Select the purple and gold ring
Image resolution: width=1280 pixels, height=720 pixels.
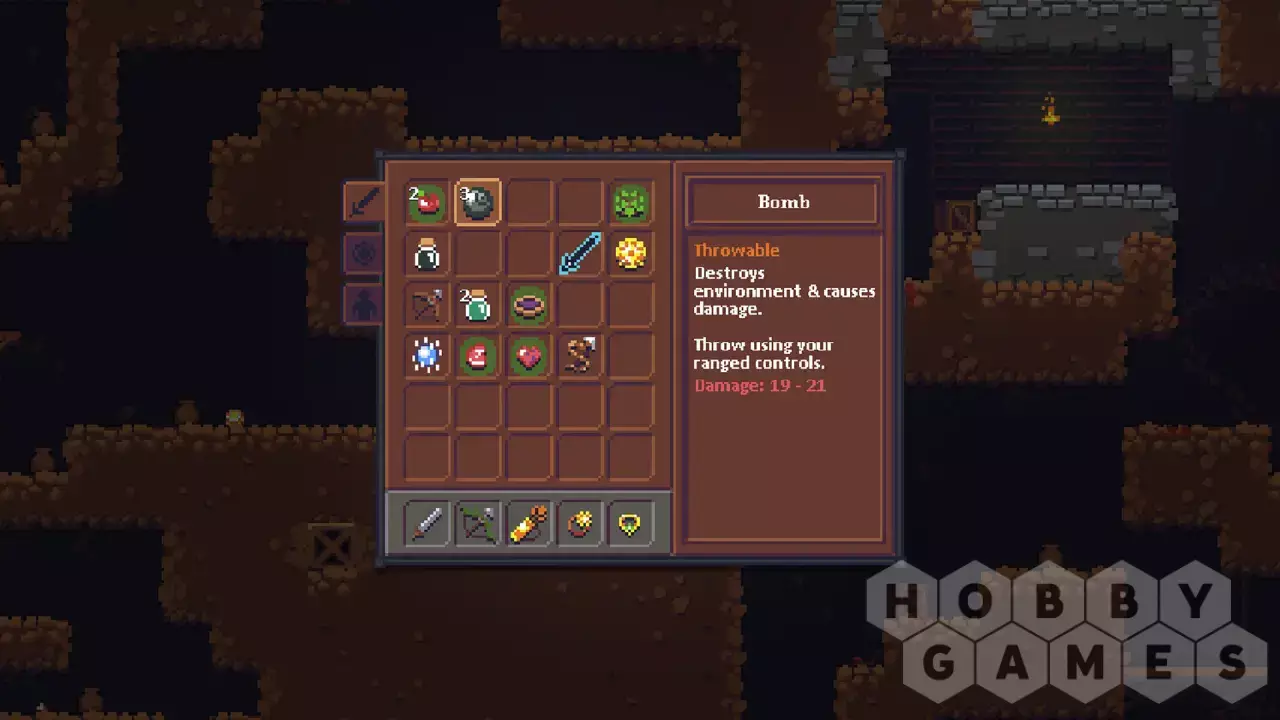(528, 305)
